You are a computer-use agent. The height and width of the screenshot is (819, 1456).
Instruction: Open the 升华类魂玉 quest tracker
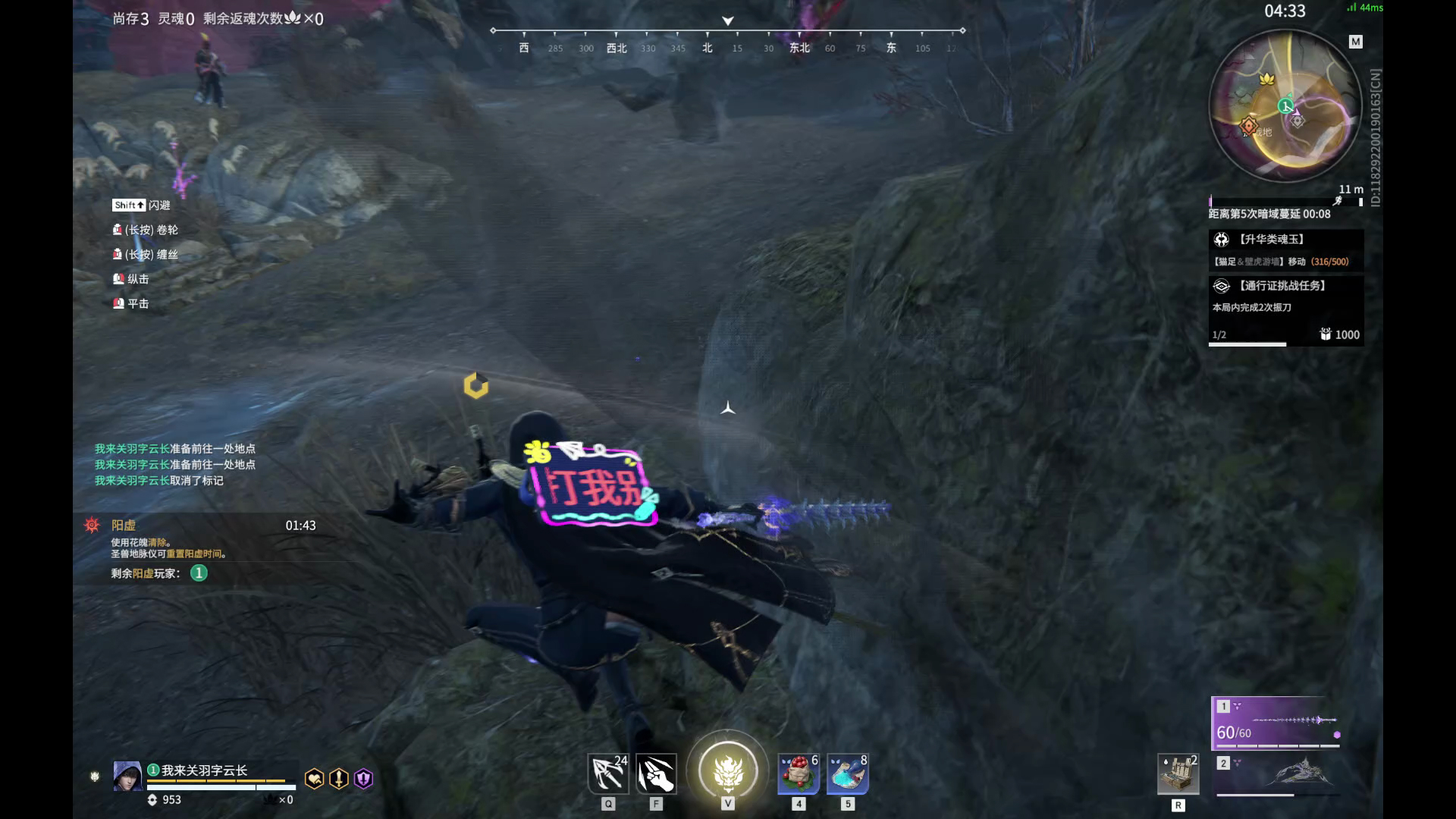point(1285,249)
